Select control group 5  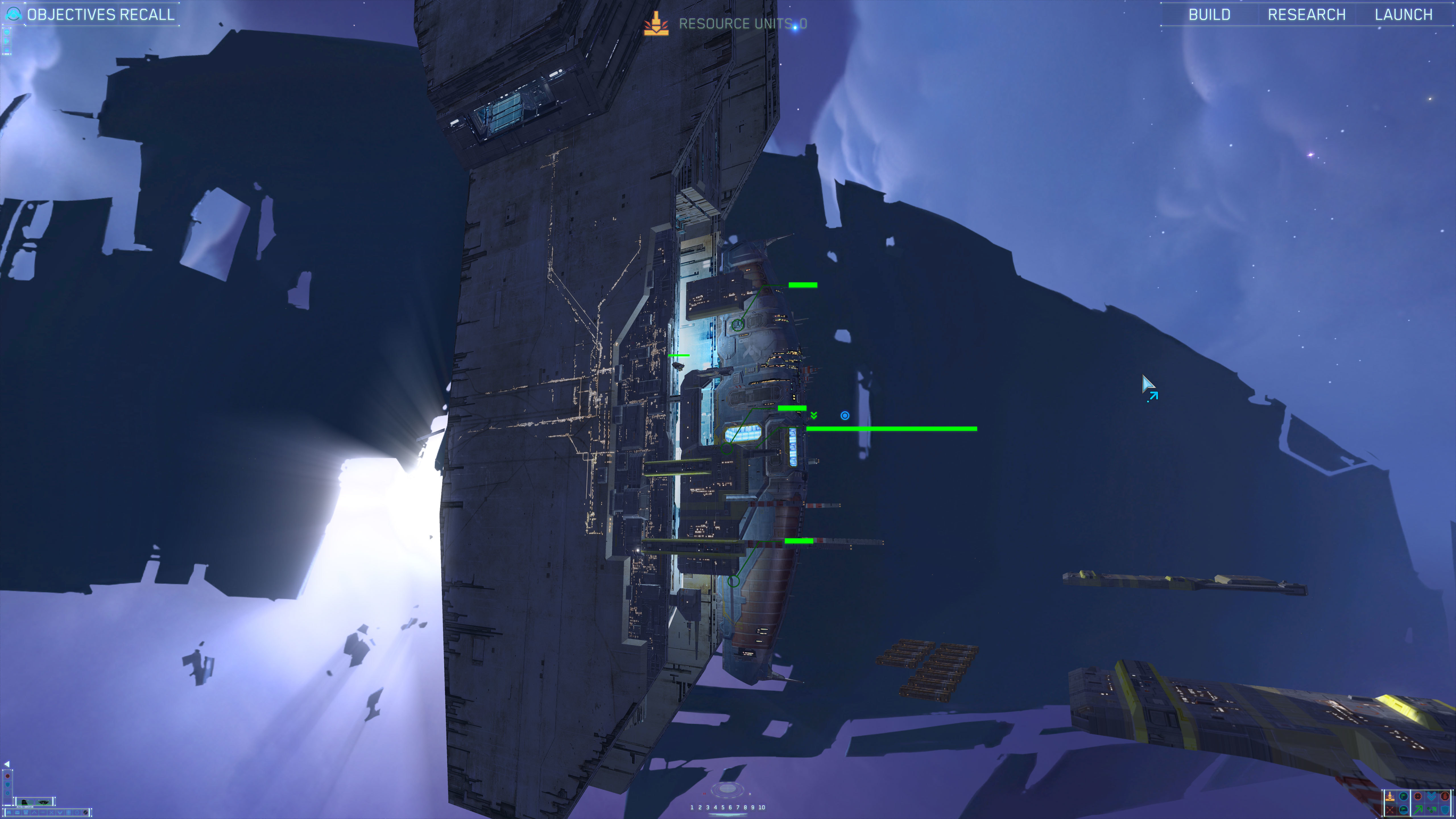tap(722, 807)
